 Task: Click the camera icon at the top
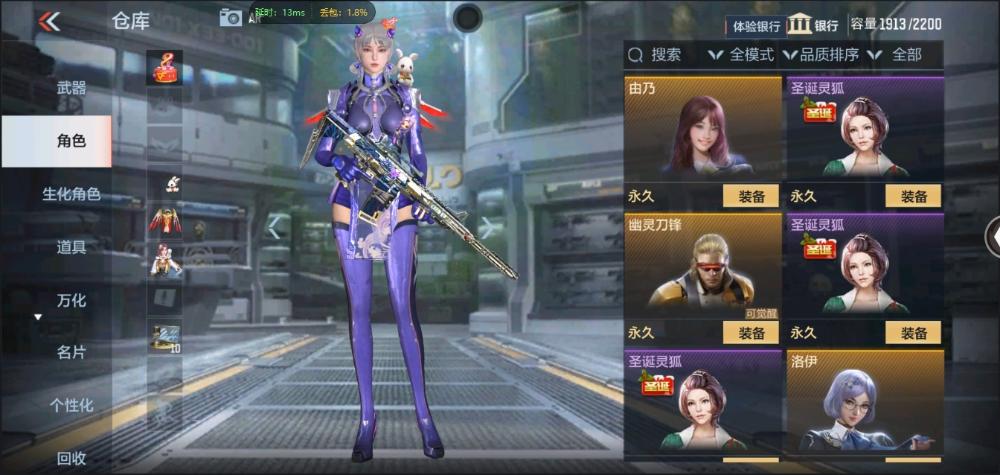[x=231, y=16]
